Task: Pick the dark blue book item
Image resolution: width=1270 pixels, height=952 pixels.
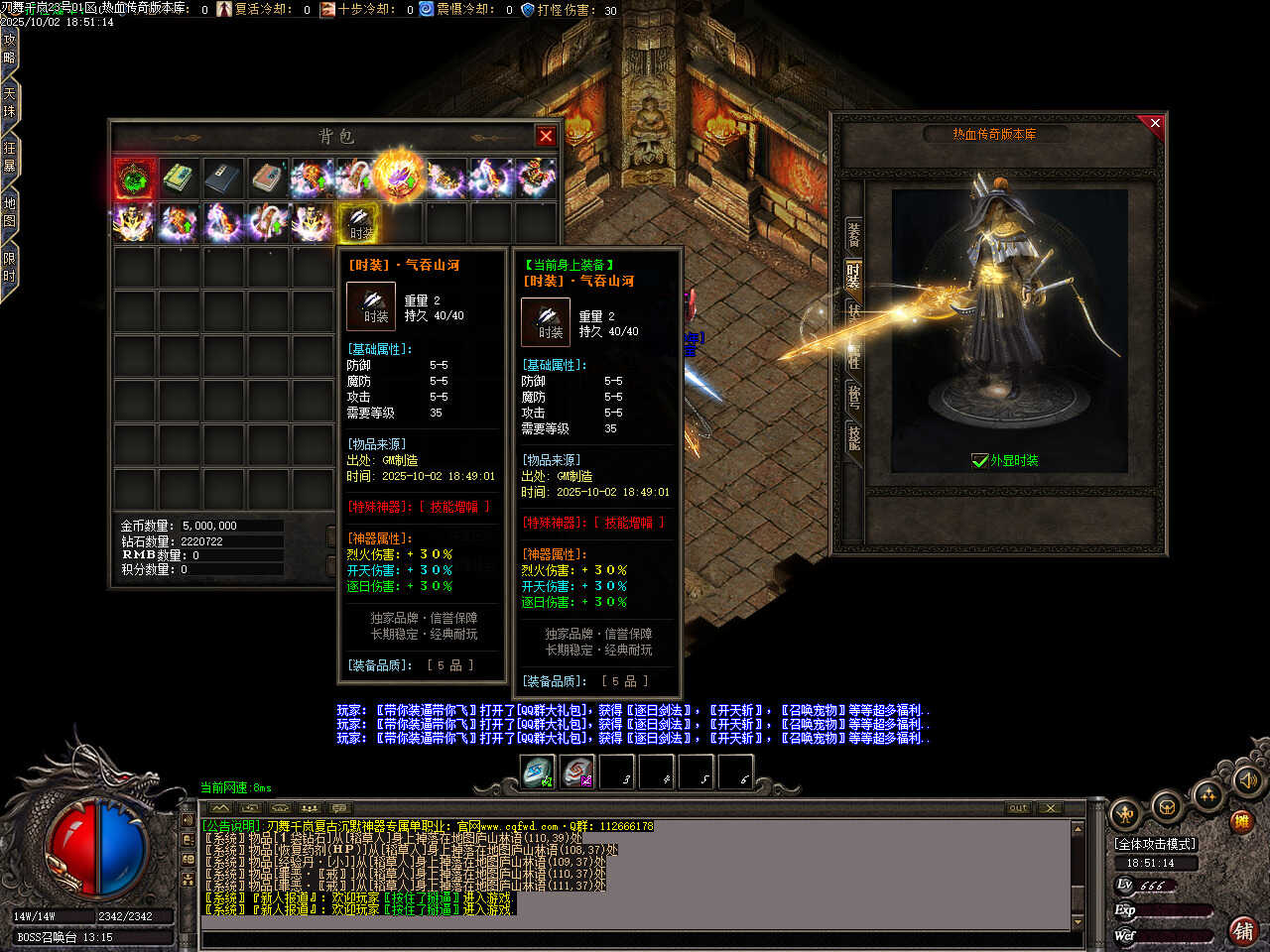Action: coord(222,179)
